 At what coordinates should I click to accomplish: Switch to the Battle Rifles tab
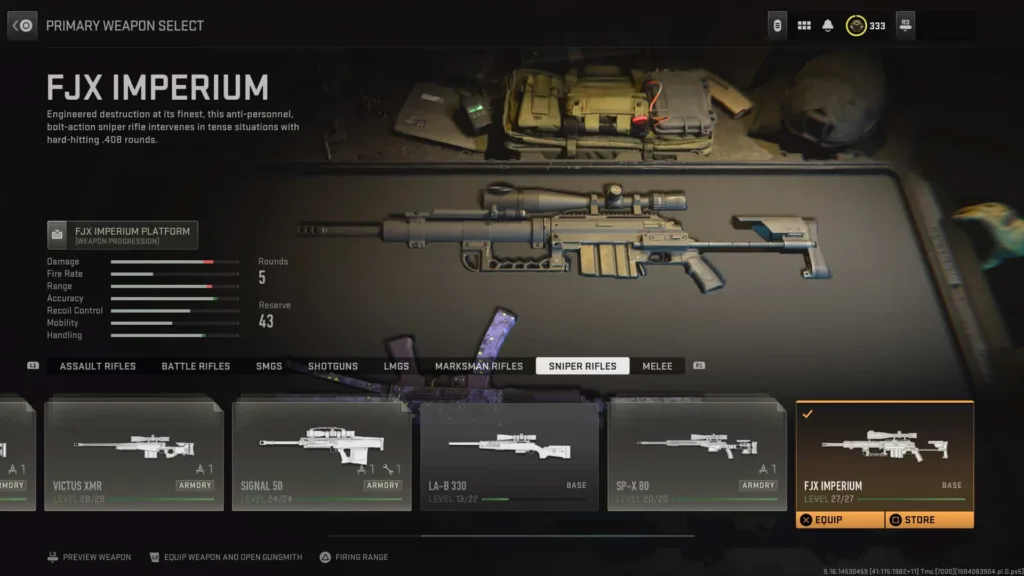point(196,366)
